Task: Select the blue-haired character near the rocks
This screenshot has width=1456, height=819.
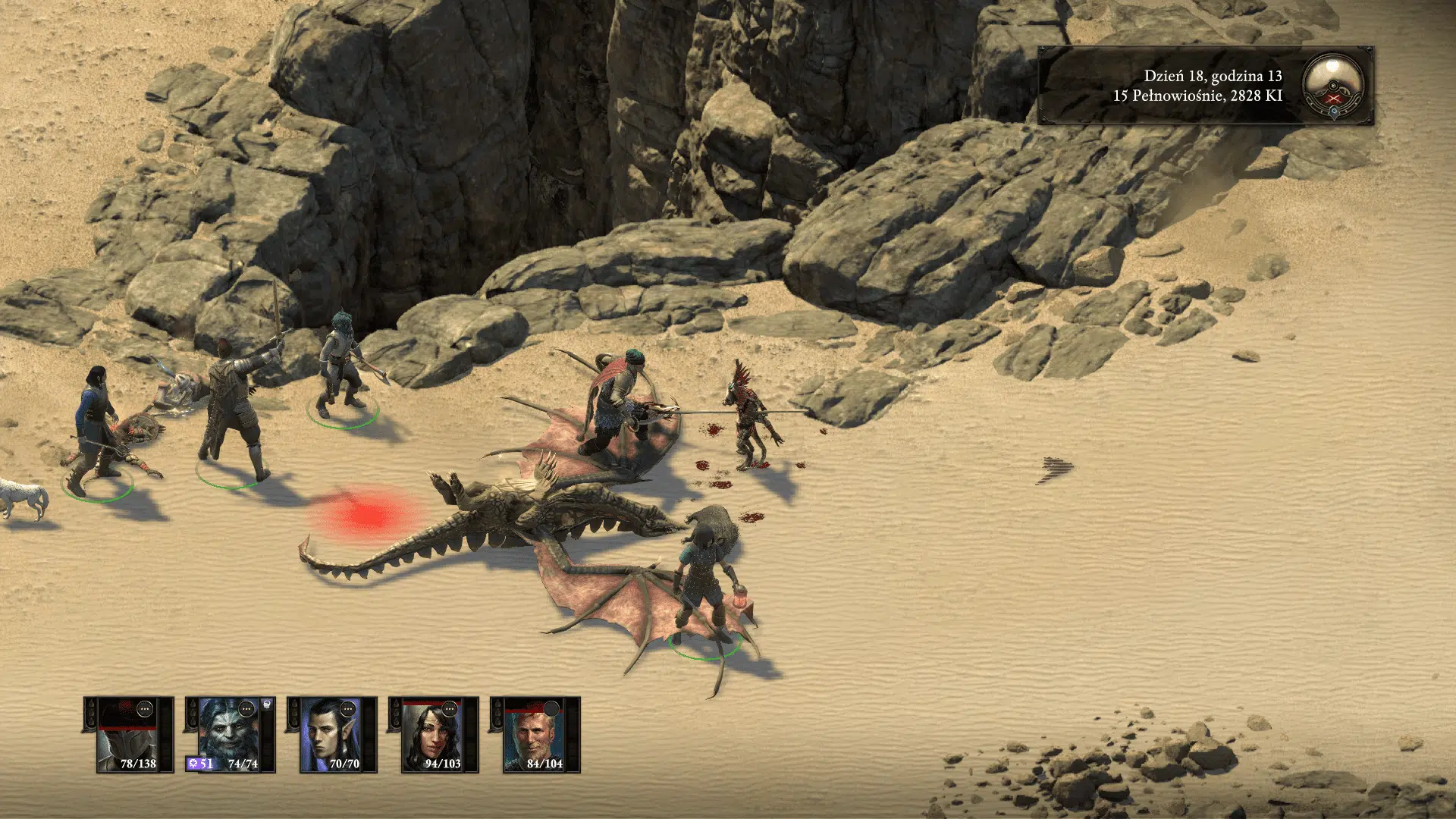Action: click(338, 356)
